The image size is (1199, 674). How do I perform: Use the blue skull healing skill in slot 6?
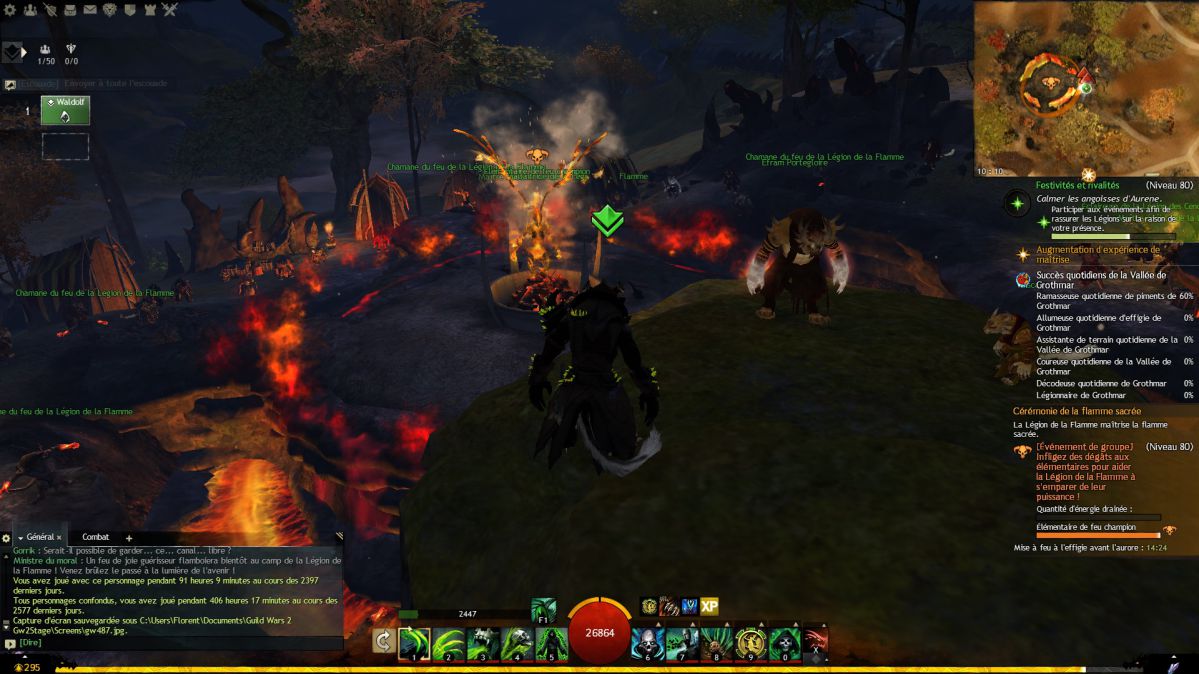tap(647, 642)
